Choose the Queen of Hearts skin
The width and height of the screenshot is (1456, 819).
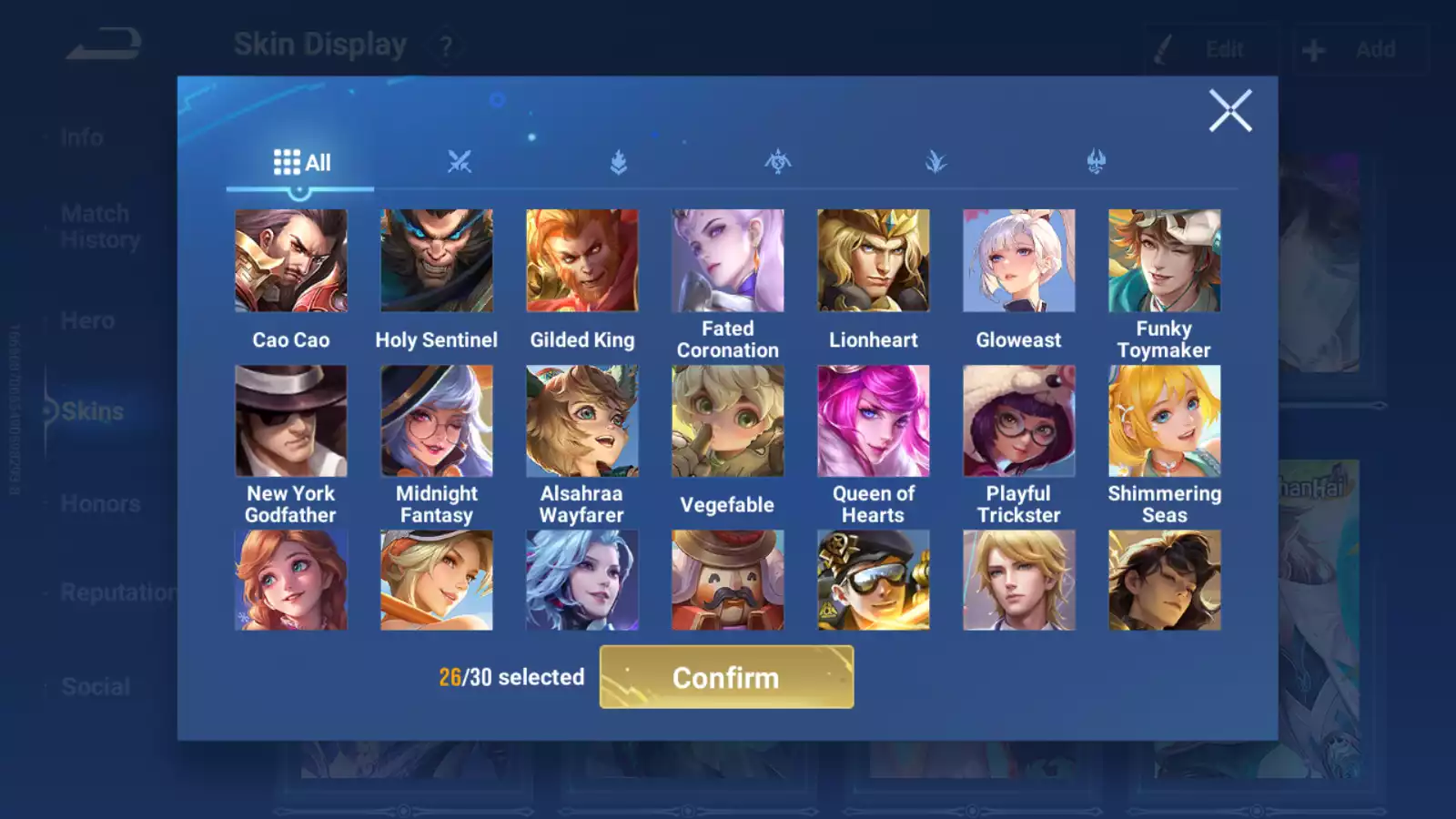click(x=874, y=420)
